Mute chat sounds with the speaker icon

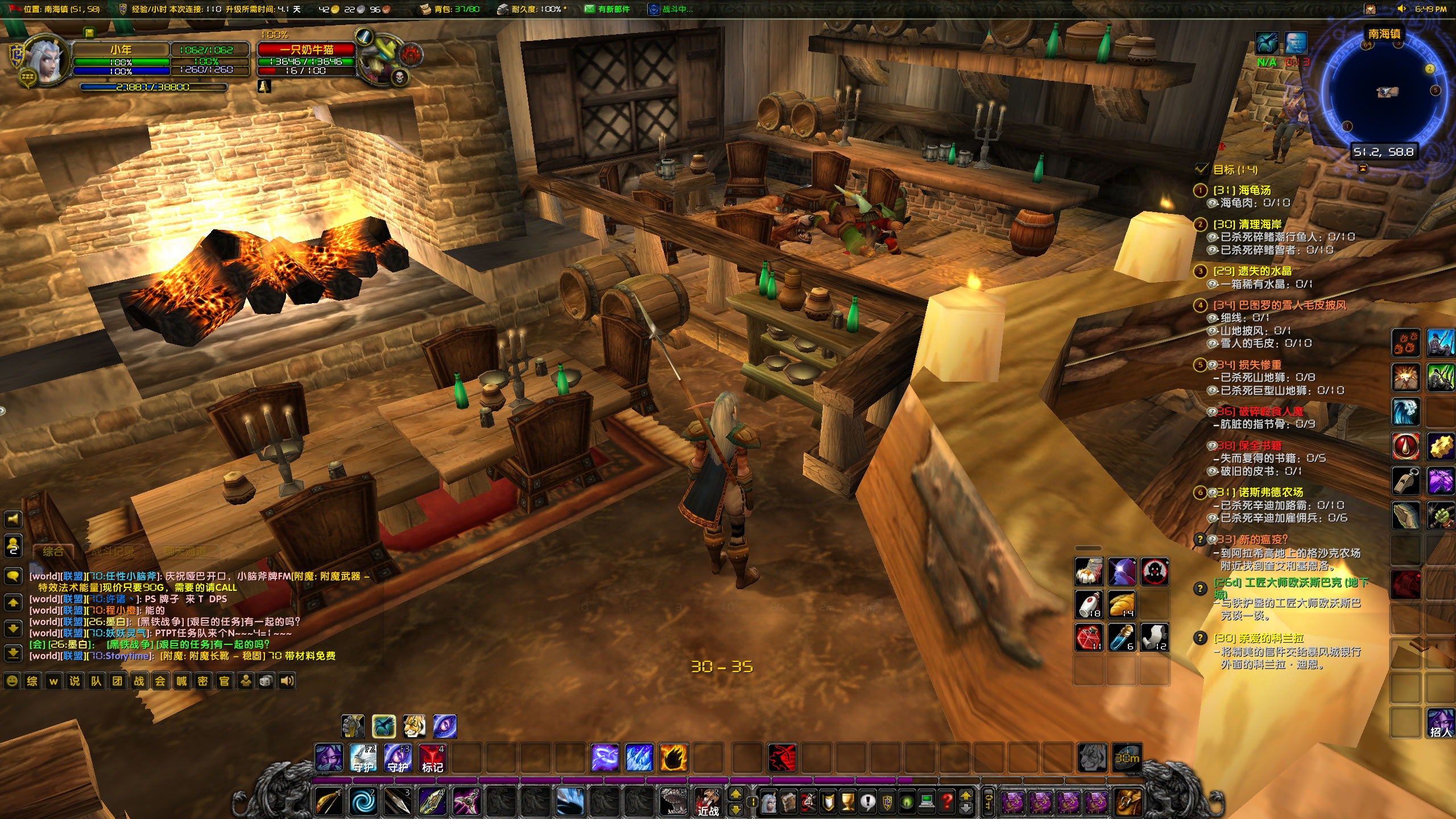(x=287, y=682)
